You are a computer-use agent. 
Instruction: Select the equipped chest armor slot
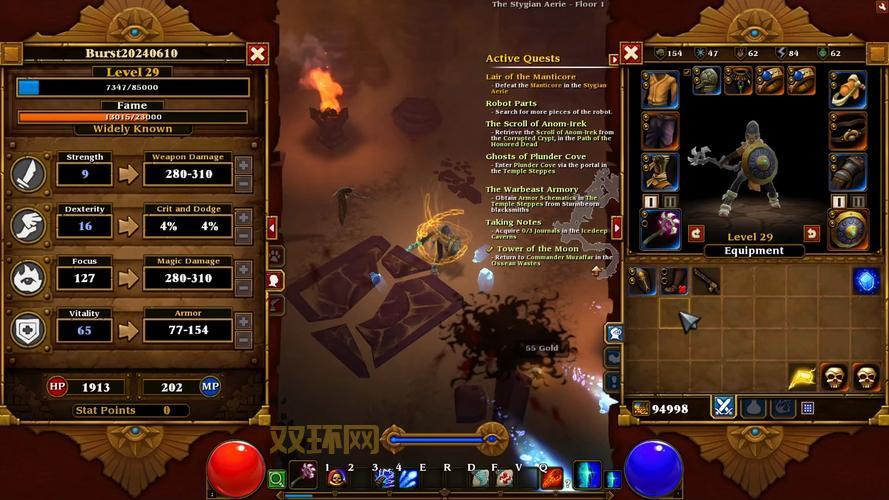[660, 88]
